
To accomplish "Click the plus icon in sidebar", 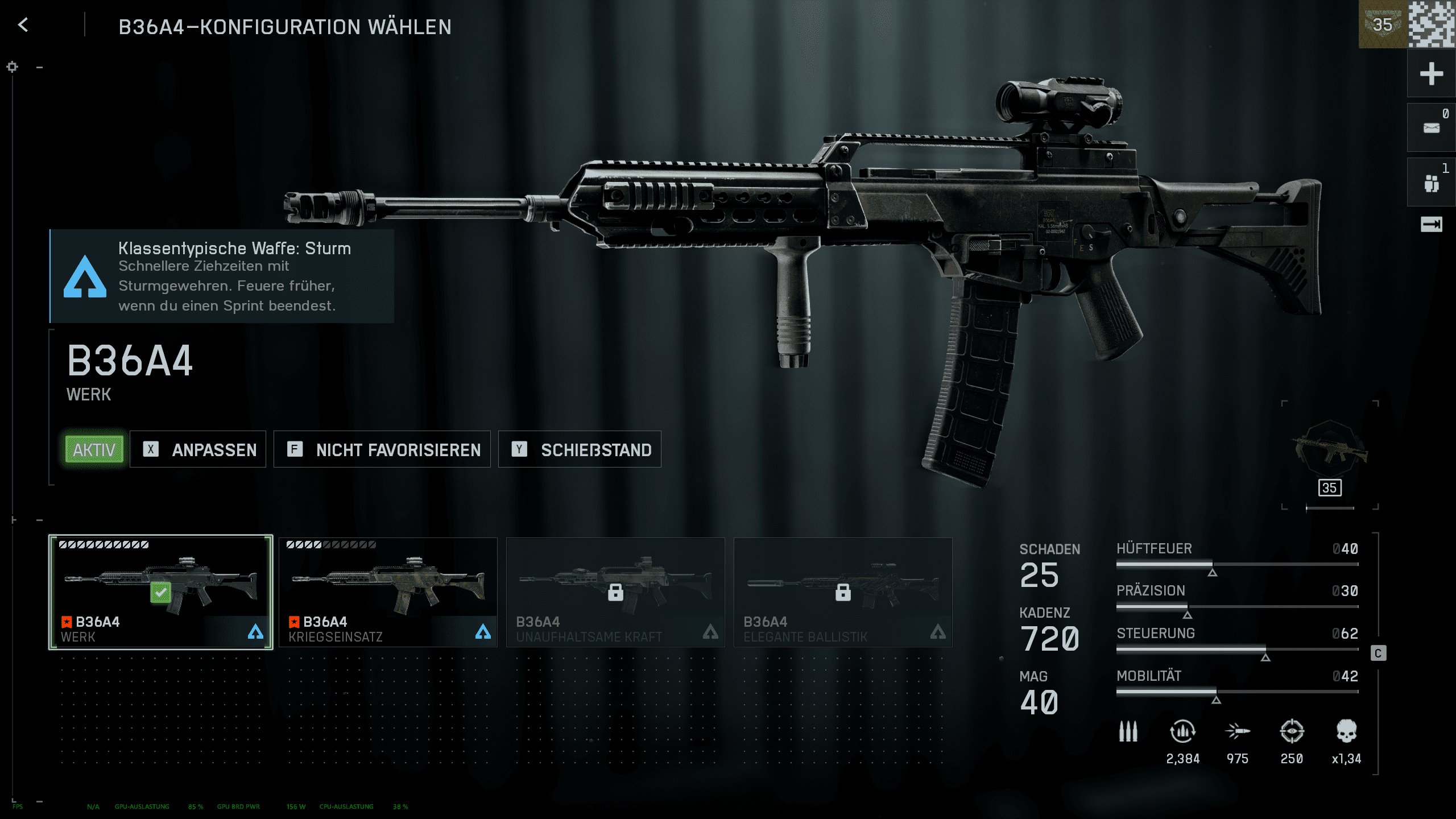I will (1431, 74).
